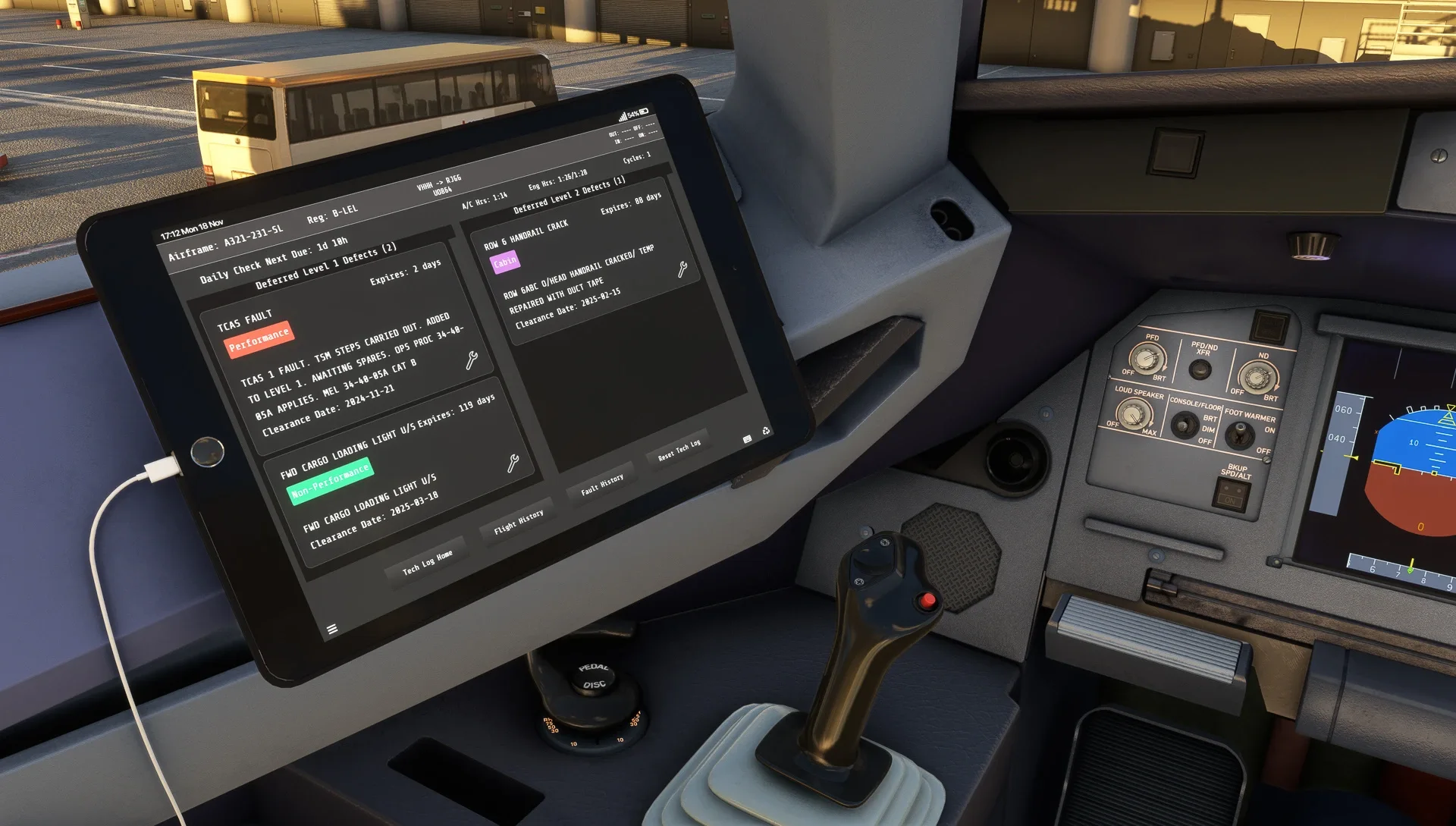
Task: Open the Tech Log Home page
Action: [x=428, y=562]
